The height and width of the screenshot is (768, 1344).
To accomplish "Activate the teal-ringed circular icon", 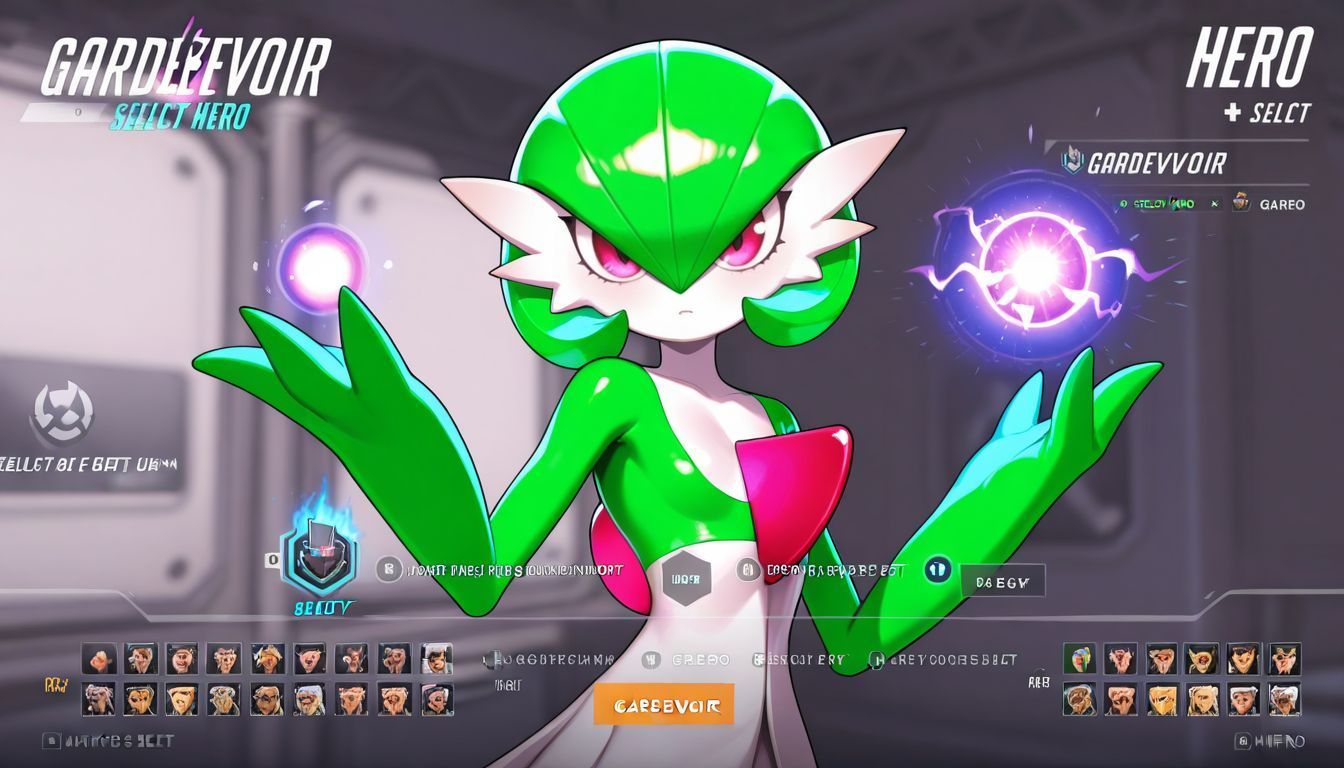I will [937, 570].
